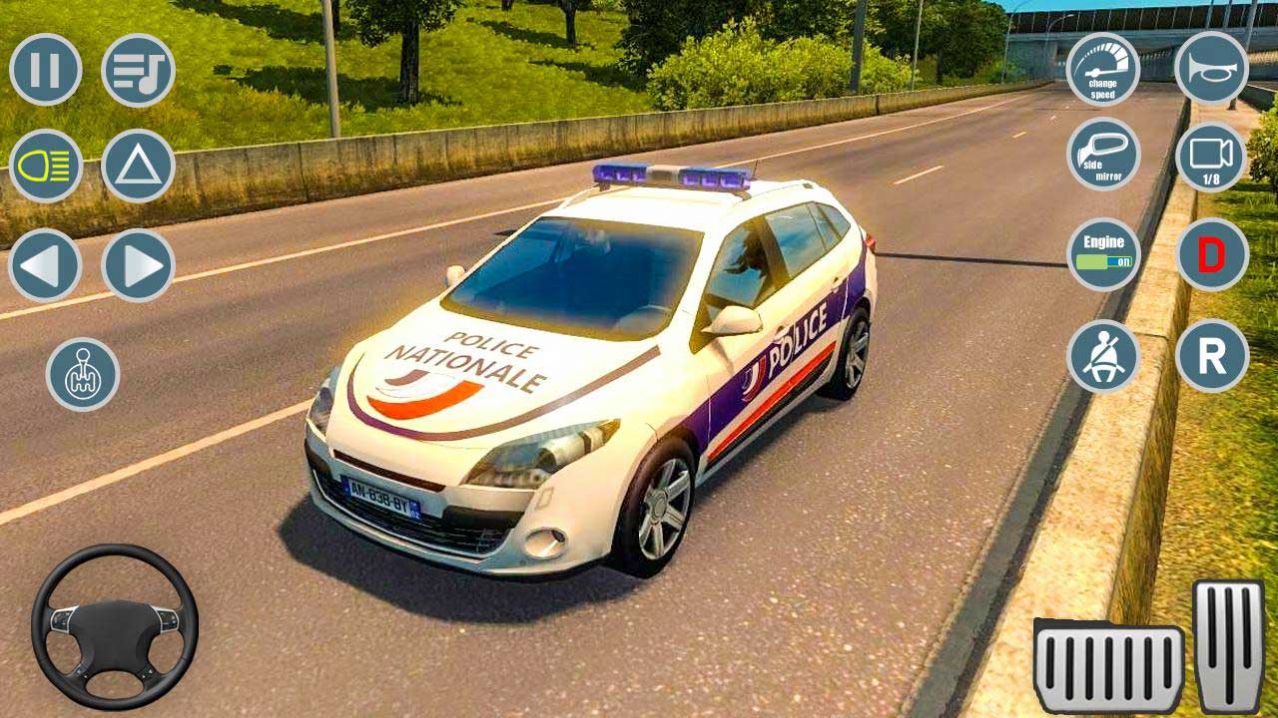
Task: Turn on the headlights icon
Action: click(46, 166)
